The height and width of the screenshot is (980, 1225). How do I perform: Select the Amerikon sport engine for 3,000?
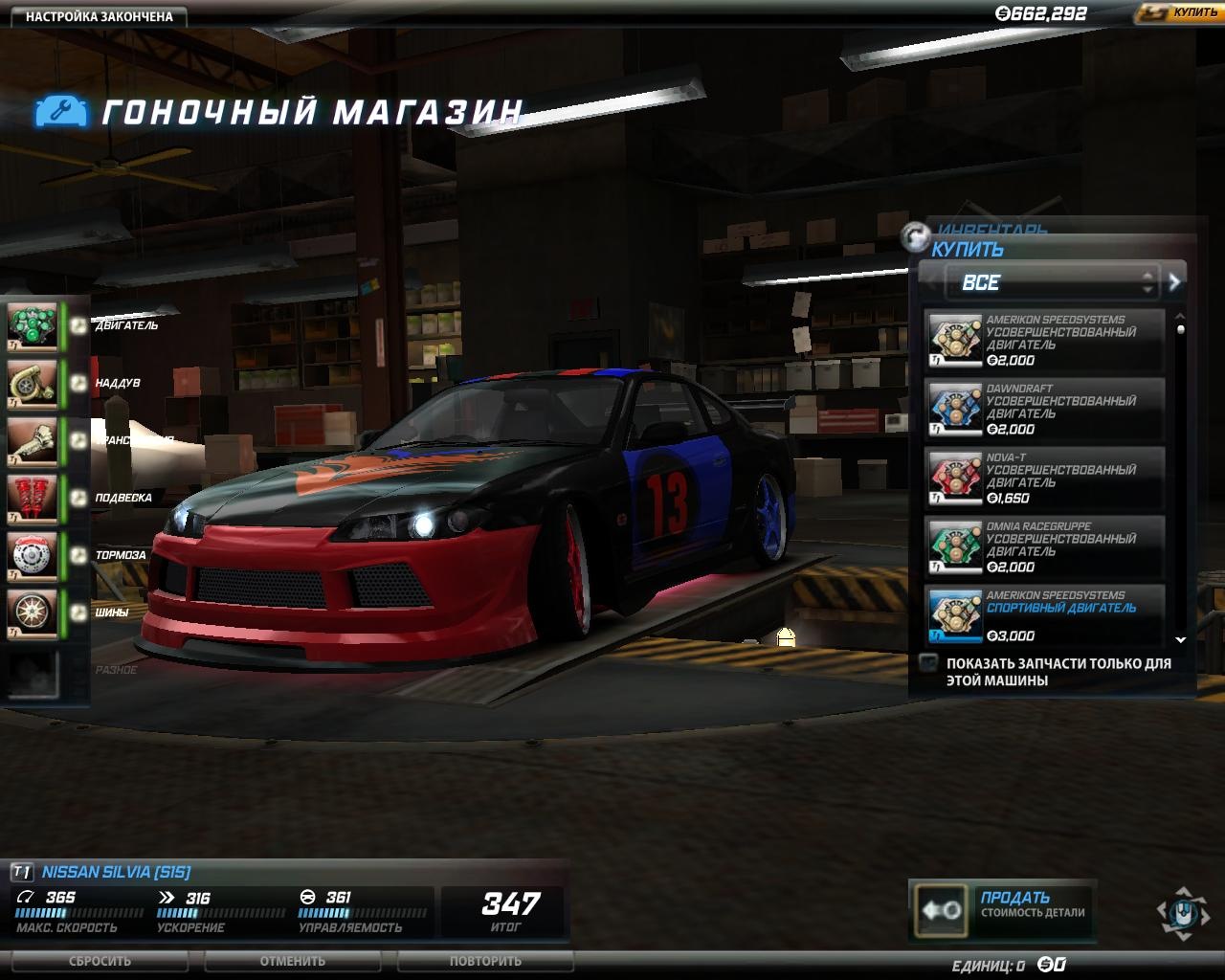1043,615
